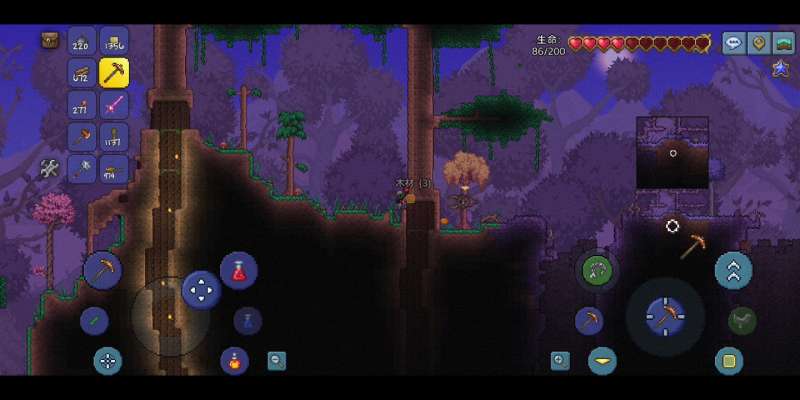Tap the four-arrow d-pad button
The image size is (800, 400).
201,290
